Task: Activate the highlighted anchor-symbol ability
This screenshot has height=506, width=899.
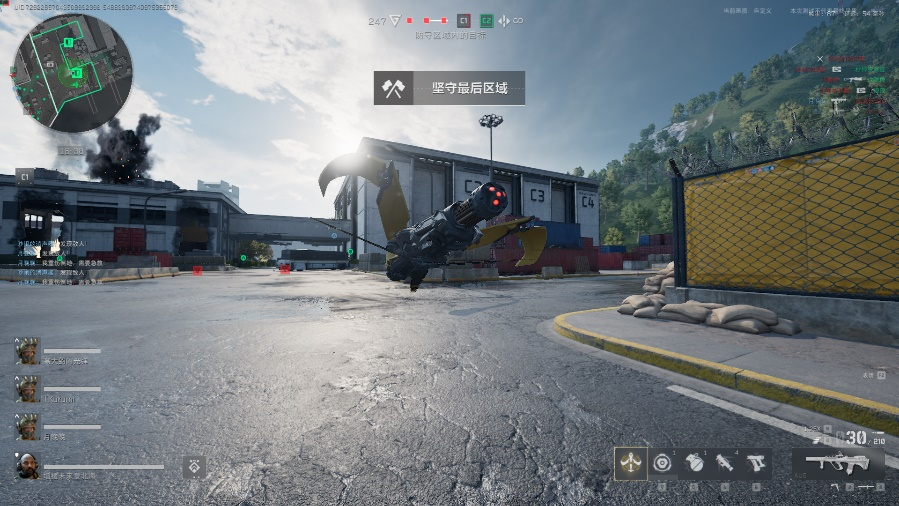Action: point(630,462)
